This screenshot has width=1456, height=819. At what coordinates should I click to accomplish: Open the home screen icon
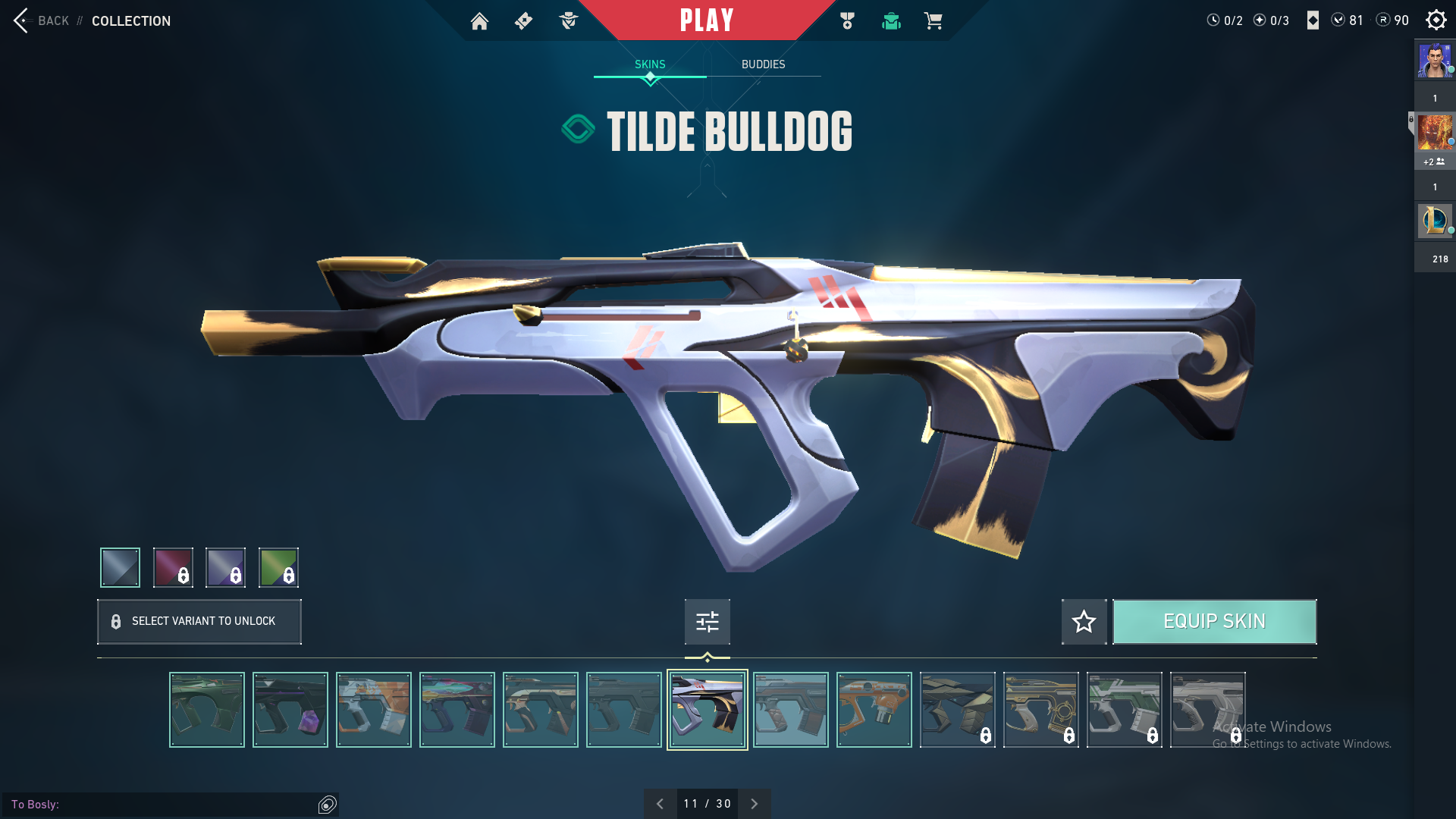click(479, 21)
